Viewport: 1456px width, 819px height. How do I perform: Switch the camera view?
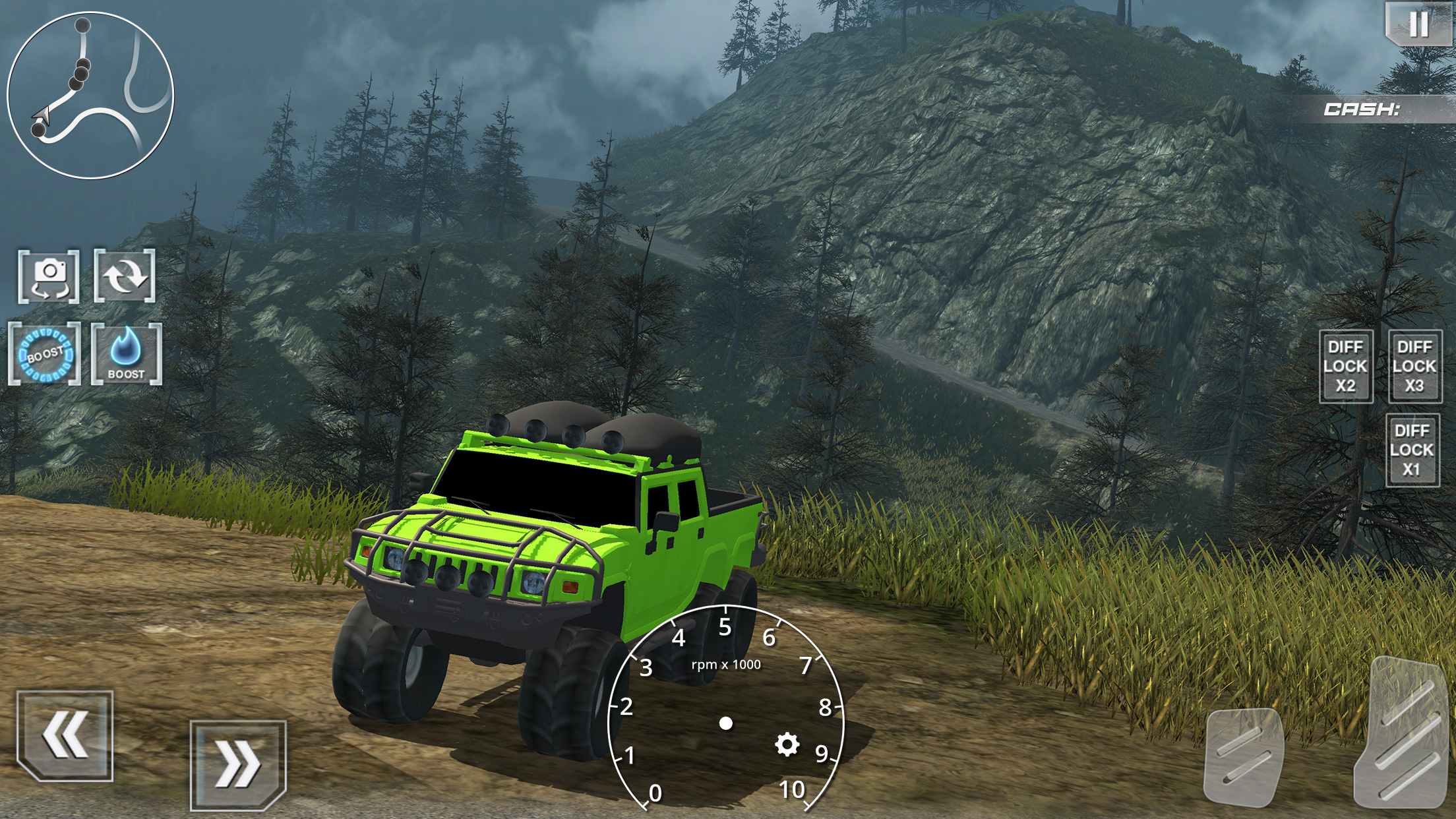click(x=49, y=277)
